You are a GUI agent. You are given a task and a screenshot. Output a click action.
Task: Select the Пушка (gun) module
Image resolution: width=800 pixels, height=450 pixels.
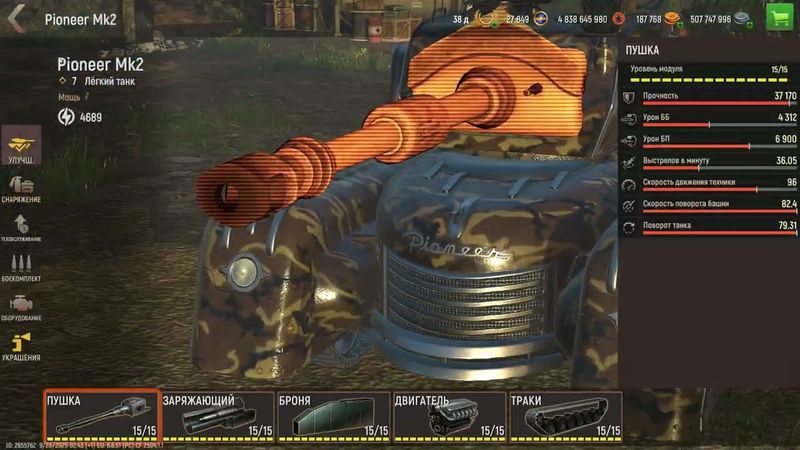coord(101,416)
